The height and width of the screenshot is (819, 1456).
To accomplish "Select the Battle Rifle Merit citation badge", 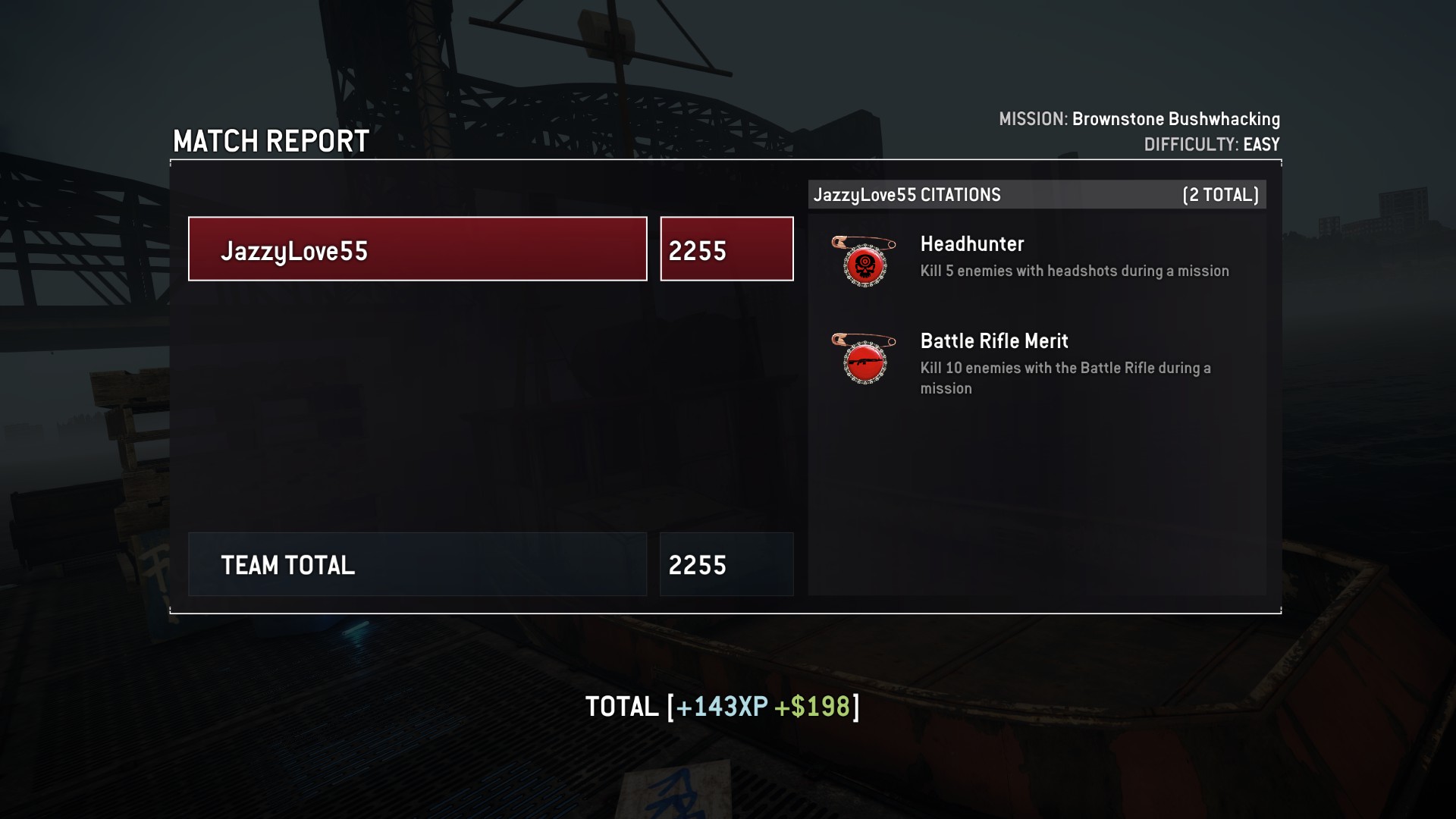I will [864, 359].
